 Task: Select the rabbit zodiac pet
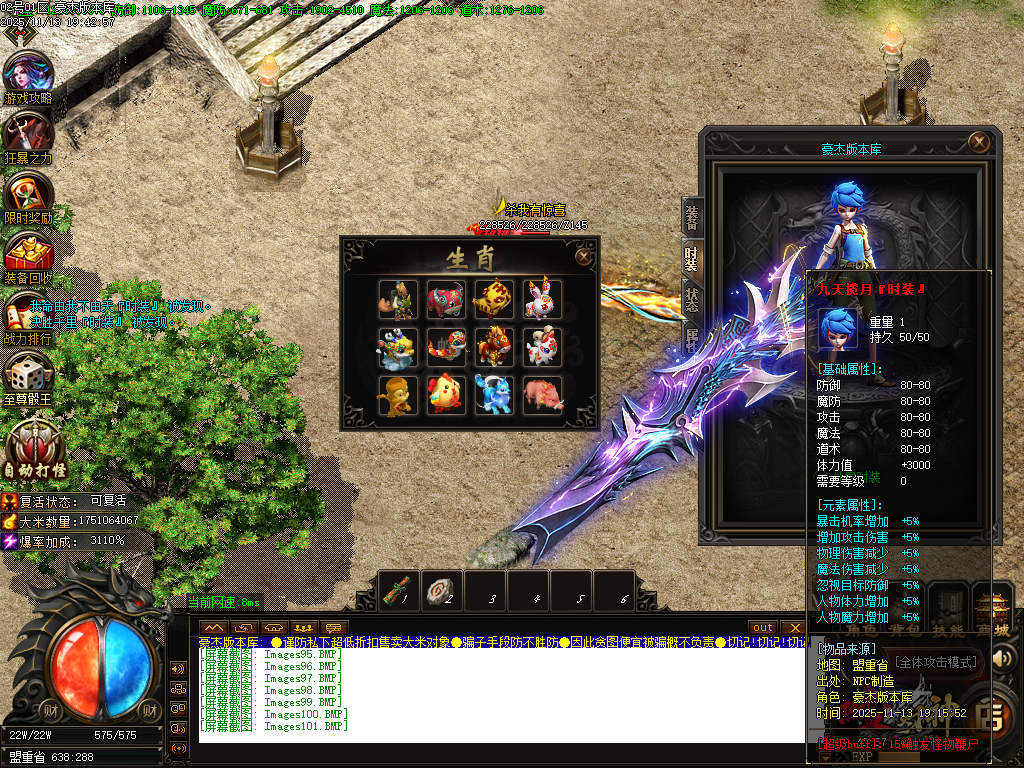(x=542, y=299)
